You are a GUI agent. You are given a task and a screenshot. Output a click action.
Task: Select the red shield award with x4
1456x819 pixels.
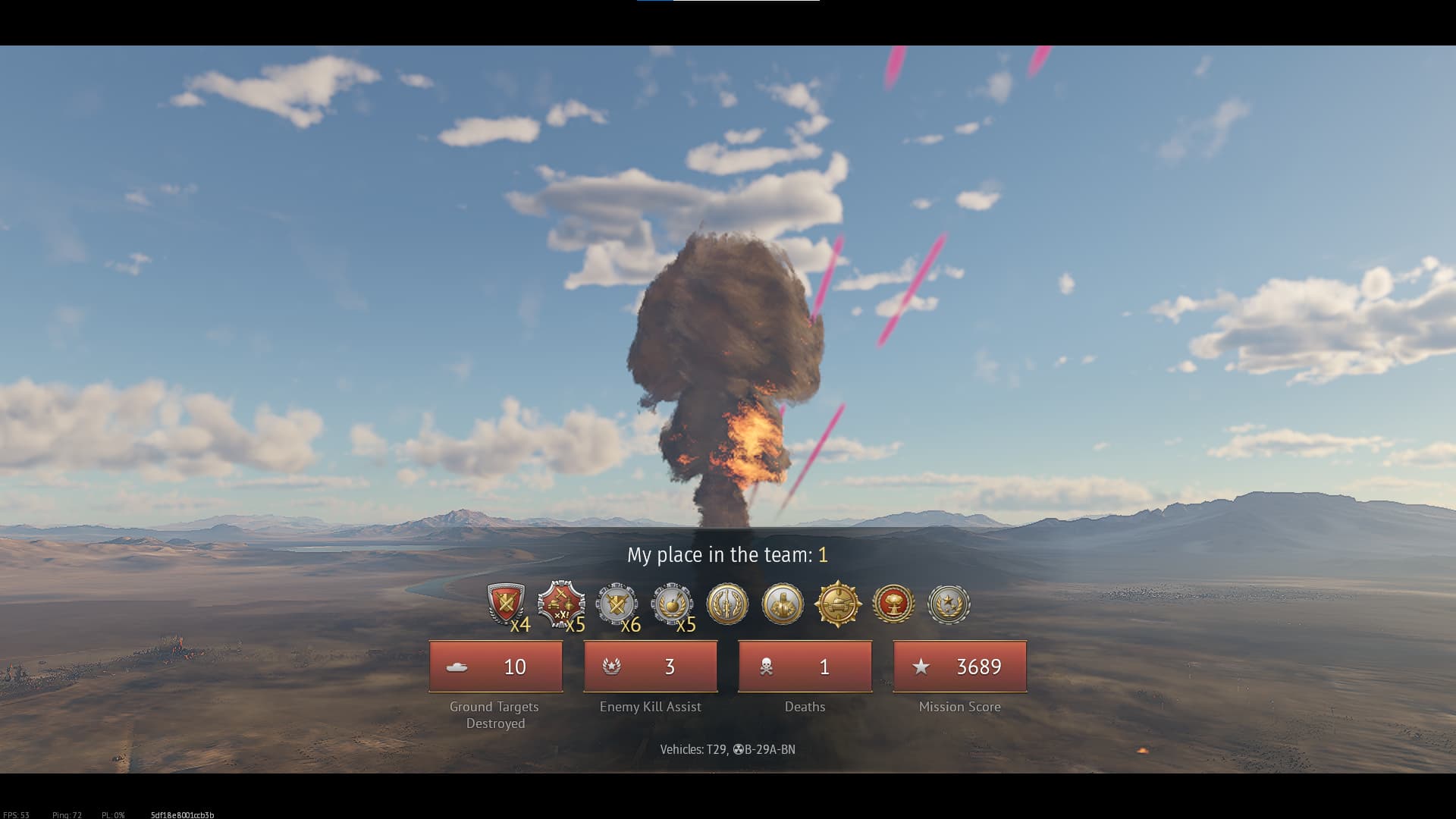506,604
